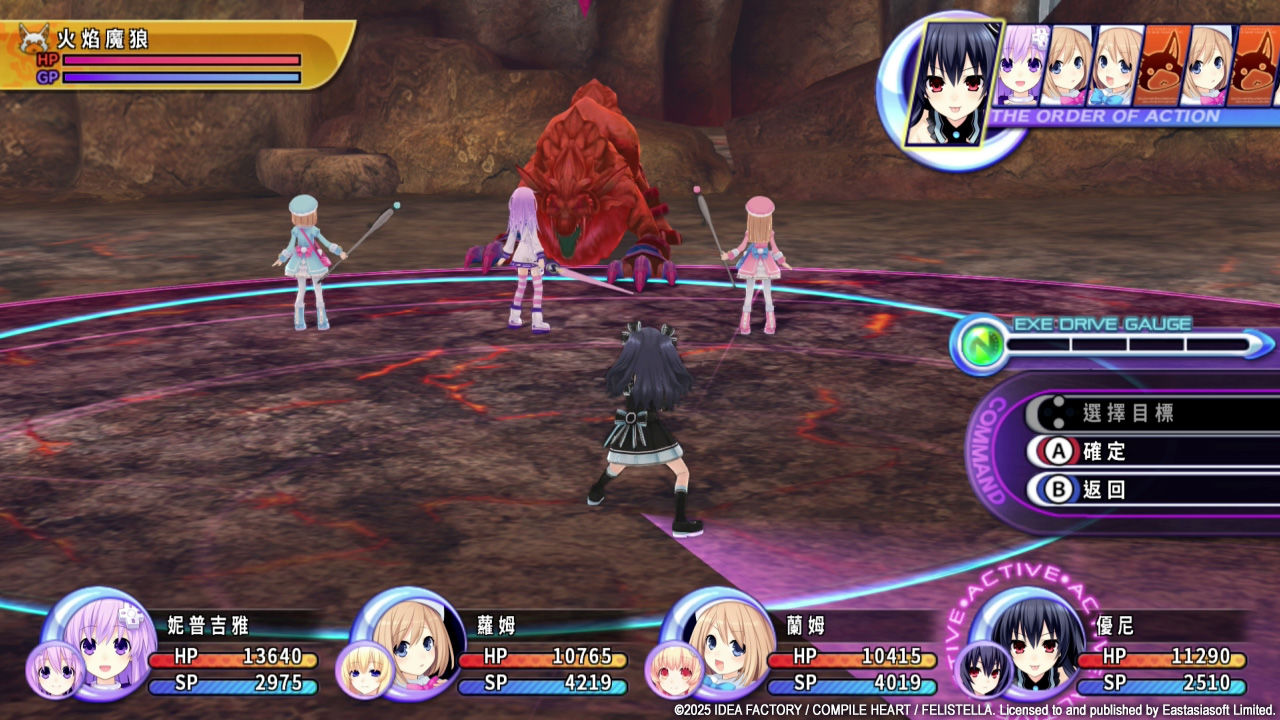The width and height of the screenshot is (1280, 720).
Task: Select the 返回 back command
Action: [x=1103, y=490]
